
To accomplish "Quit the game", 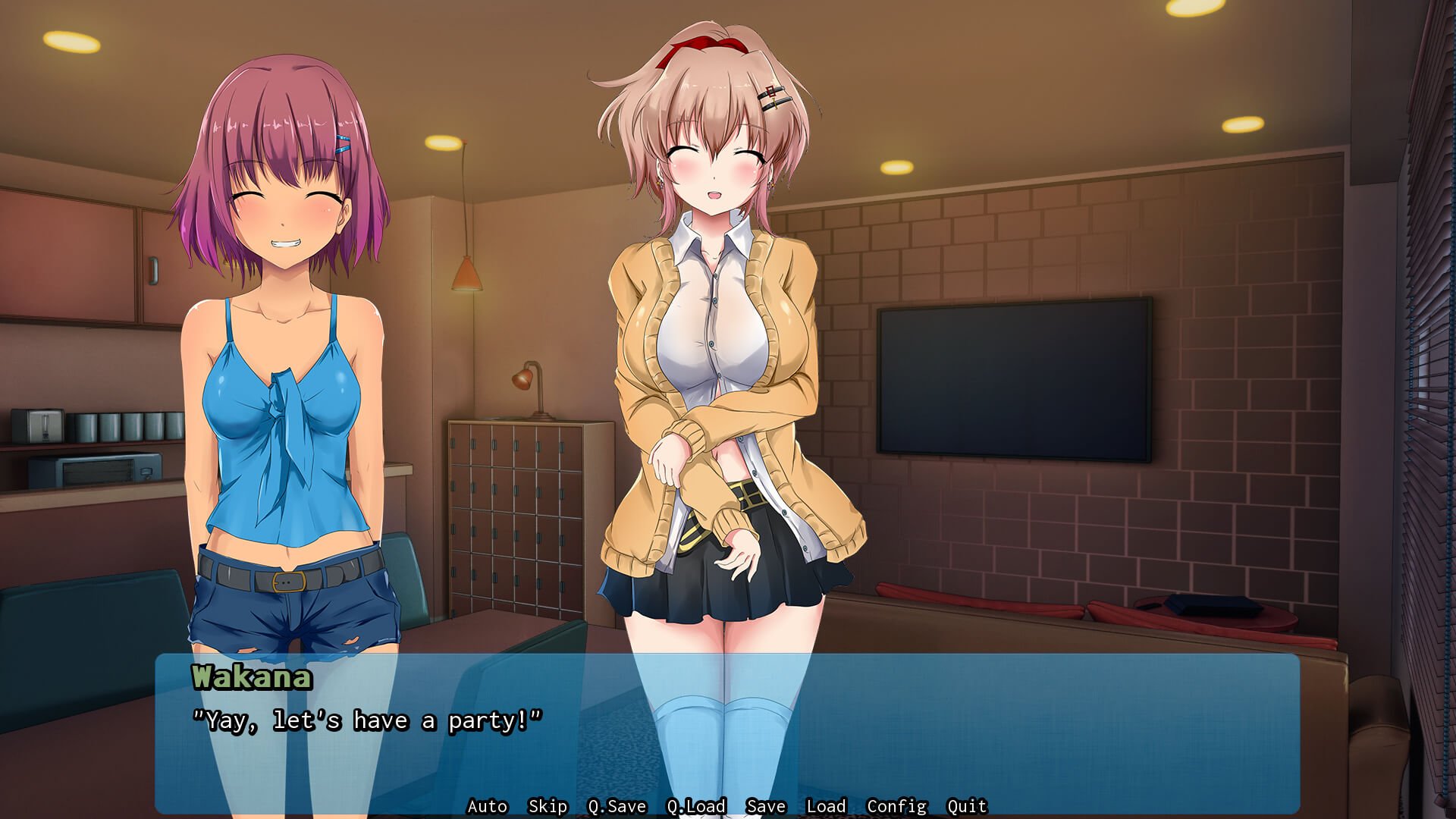I will (x=967, y=806).
